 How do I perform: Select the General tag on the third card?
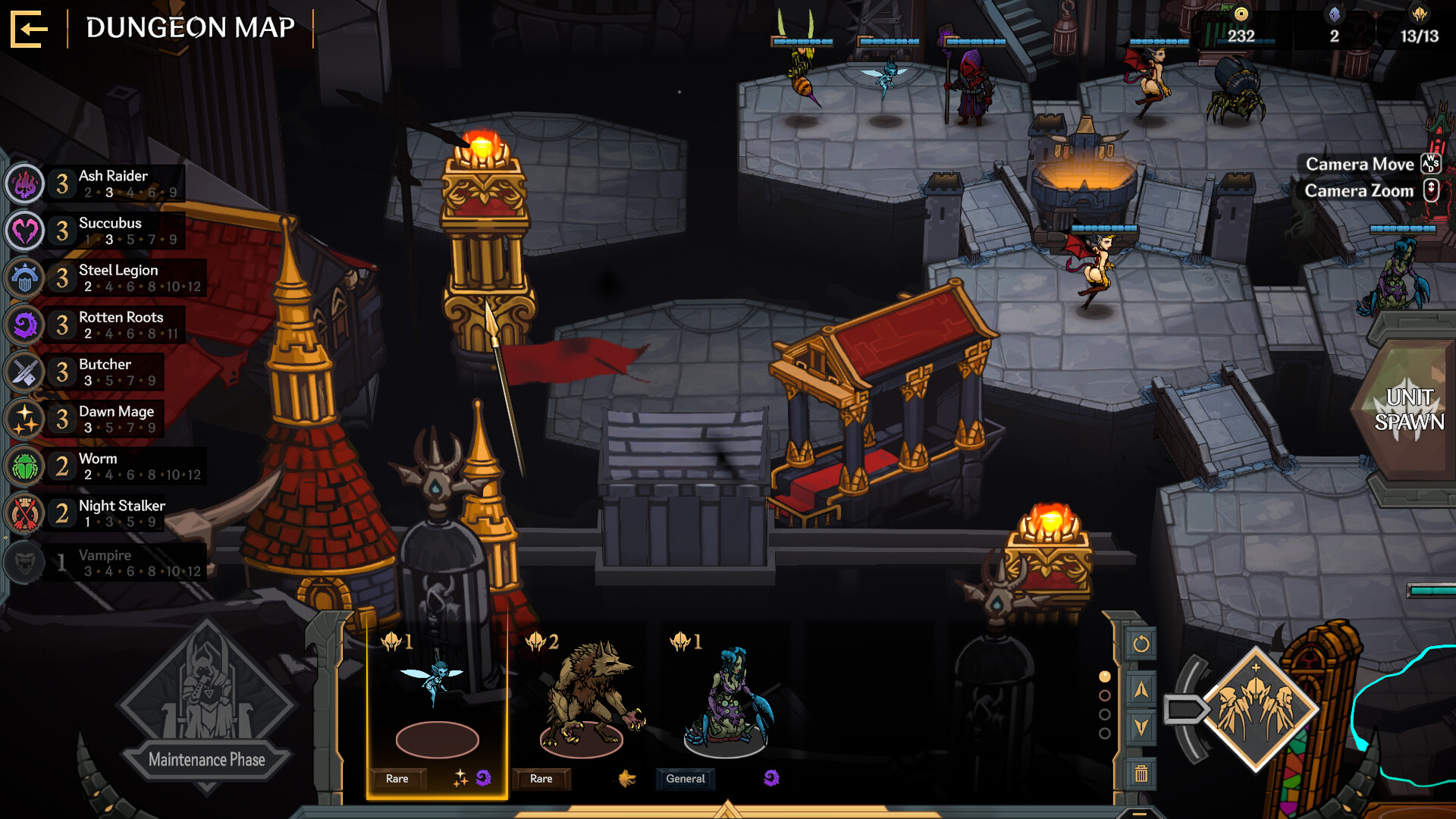pos(685,778)
